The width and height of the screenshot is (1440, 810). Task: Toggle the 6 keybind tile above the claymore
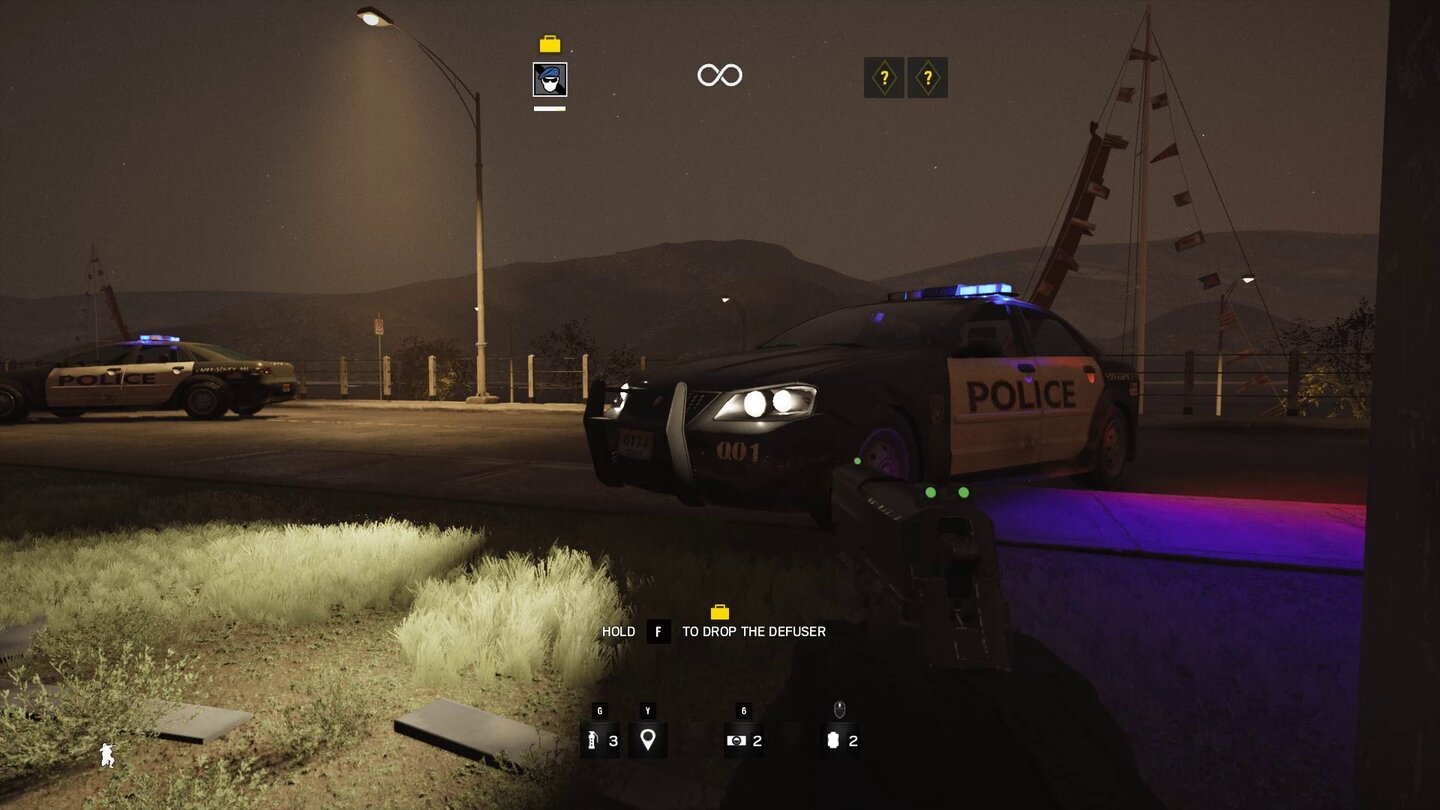pyautogui.click(x=742, y=712)
